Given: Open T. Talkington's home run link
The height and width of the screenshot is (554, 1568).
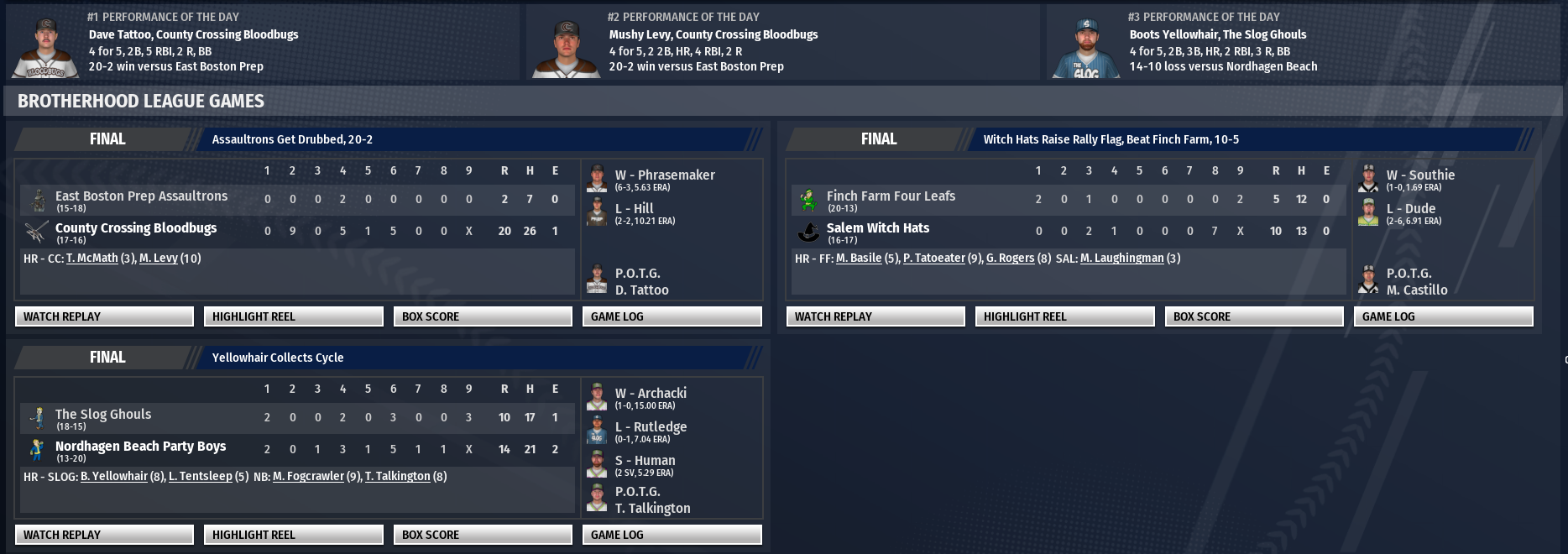Looking at the screenshot, I should pyautogui.click(x=397, y=477).
